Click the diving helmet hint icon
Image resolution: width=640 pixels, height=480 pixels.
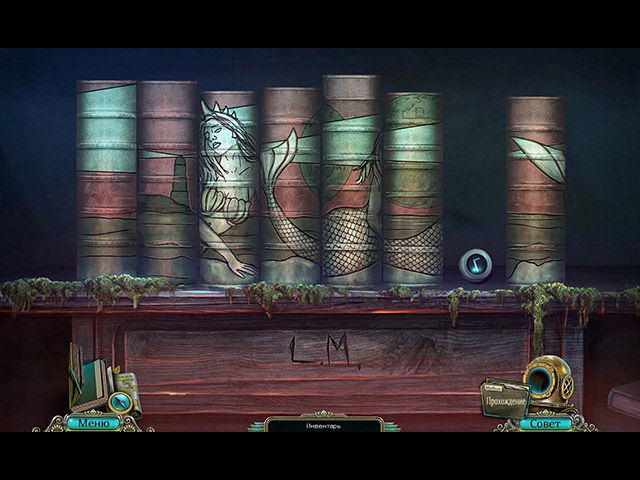tap(548, 380)
